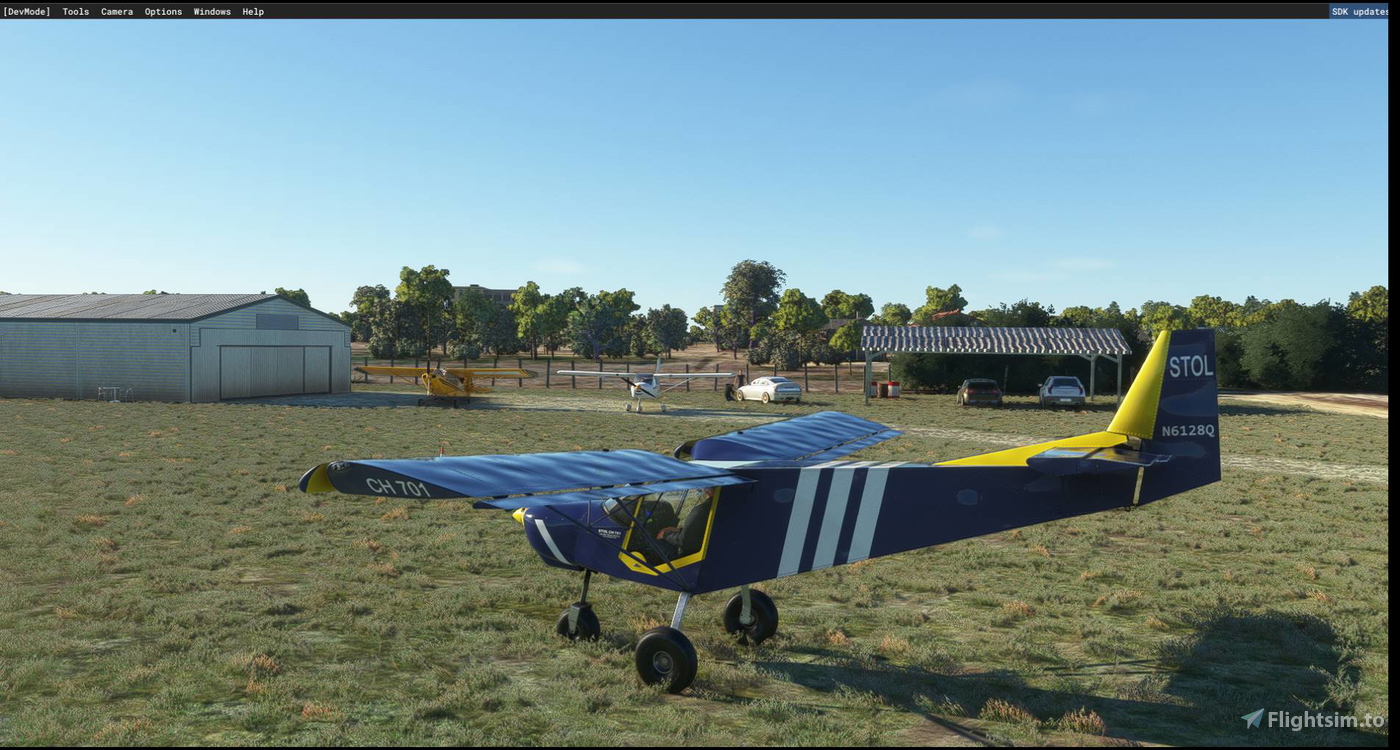Click the SDK updates button
This screenshot has height=750, width=1400.
tap(1360, 11)
